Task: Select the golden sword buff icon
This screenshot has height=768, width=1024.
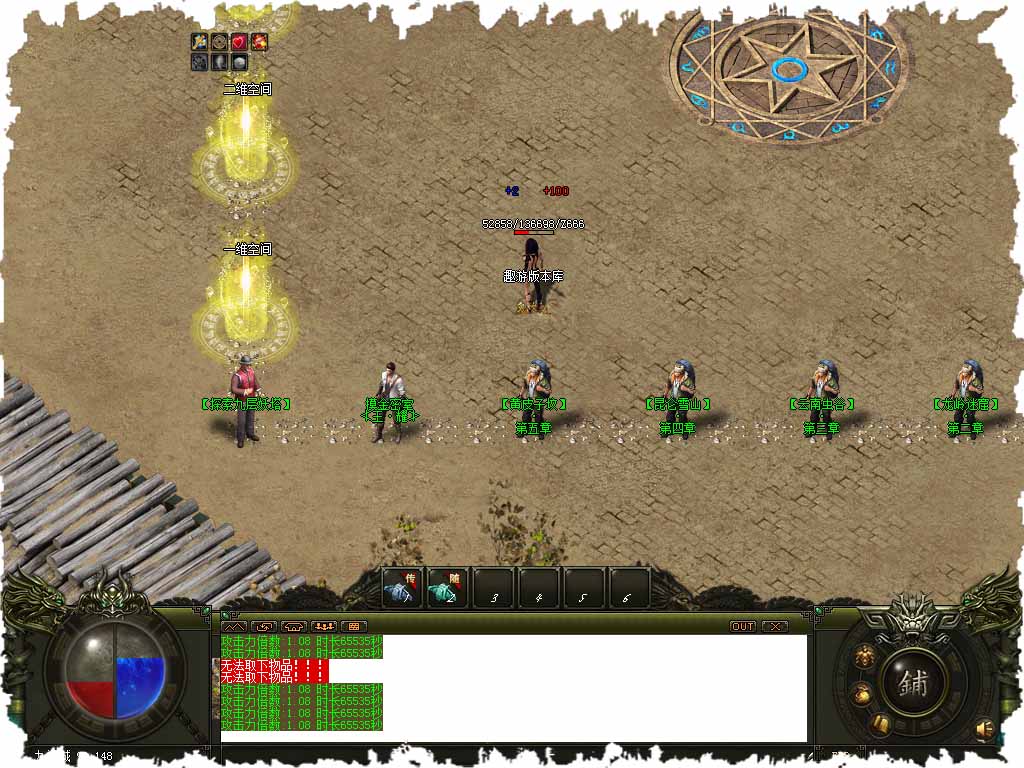Action: click(200, 42)
